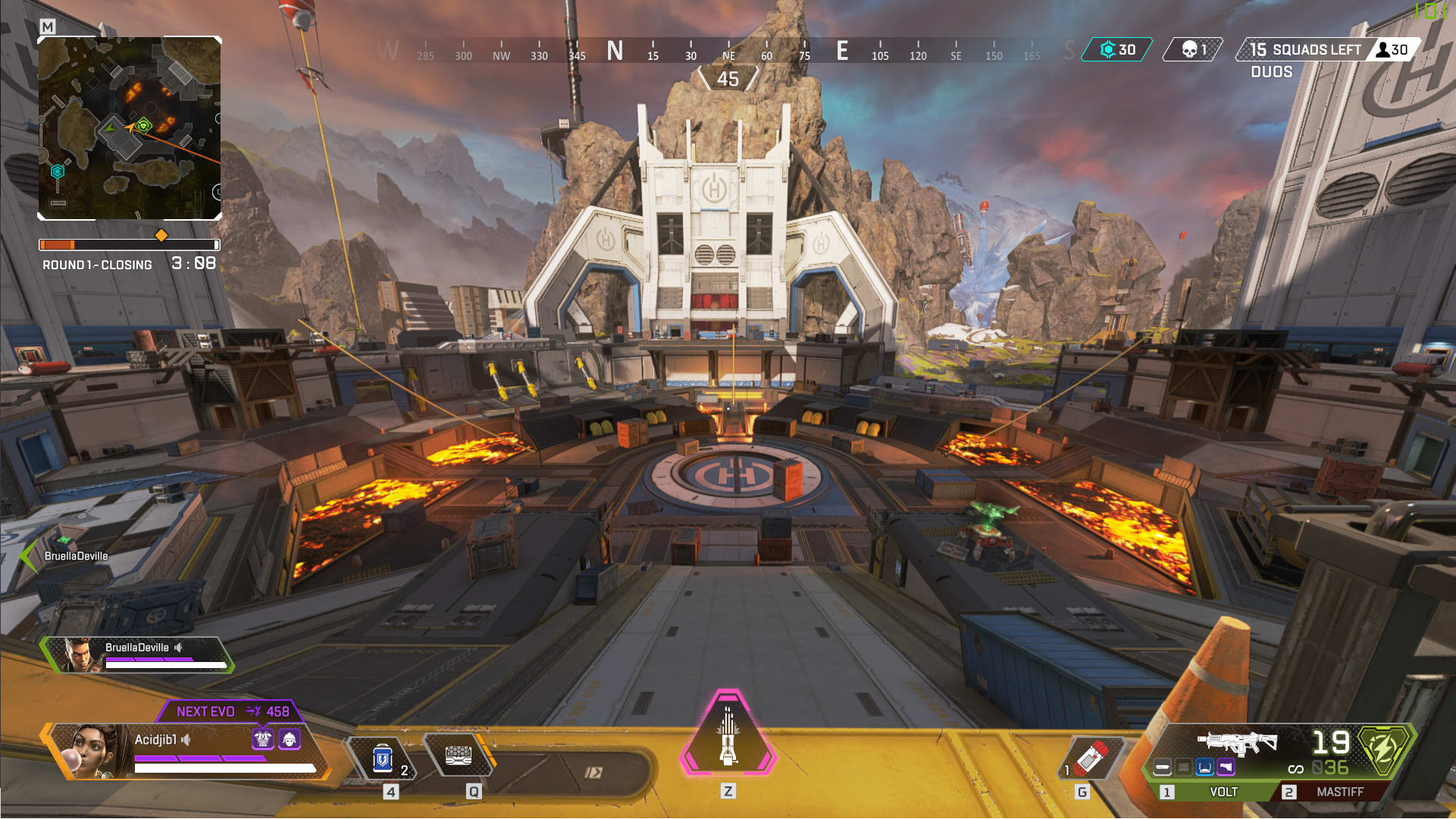Image resolution: width=1456 pixels, height=819 pixels.
Task: Click the blue magazine attachment icon
Action: (1204, 767)
